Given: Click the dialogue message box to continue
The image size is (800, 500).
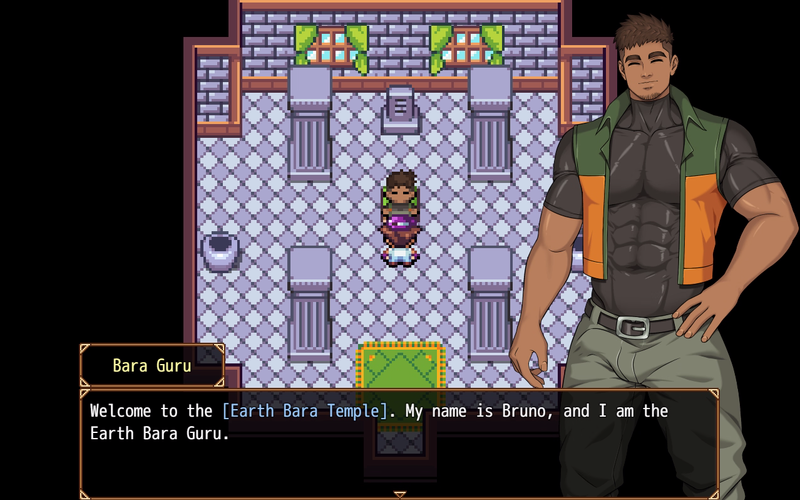Looking at the screenshot, I should pyautogui.click(x=399, y=442).
